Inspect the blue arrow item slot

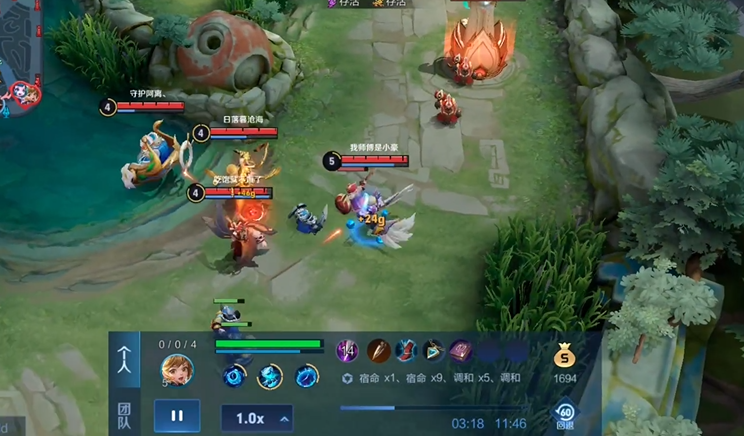(433, 351)
